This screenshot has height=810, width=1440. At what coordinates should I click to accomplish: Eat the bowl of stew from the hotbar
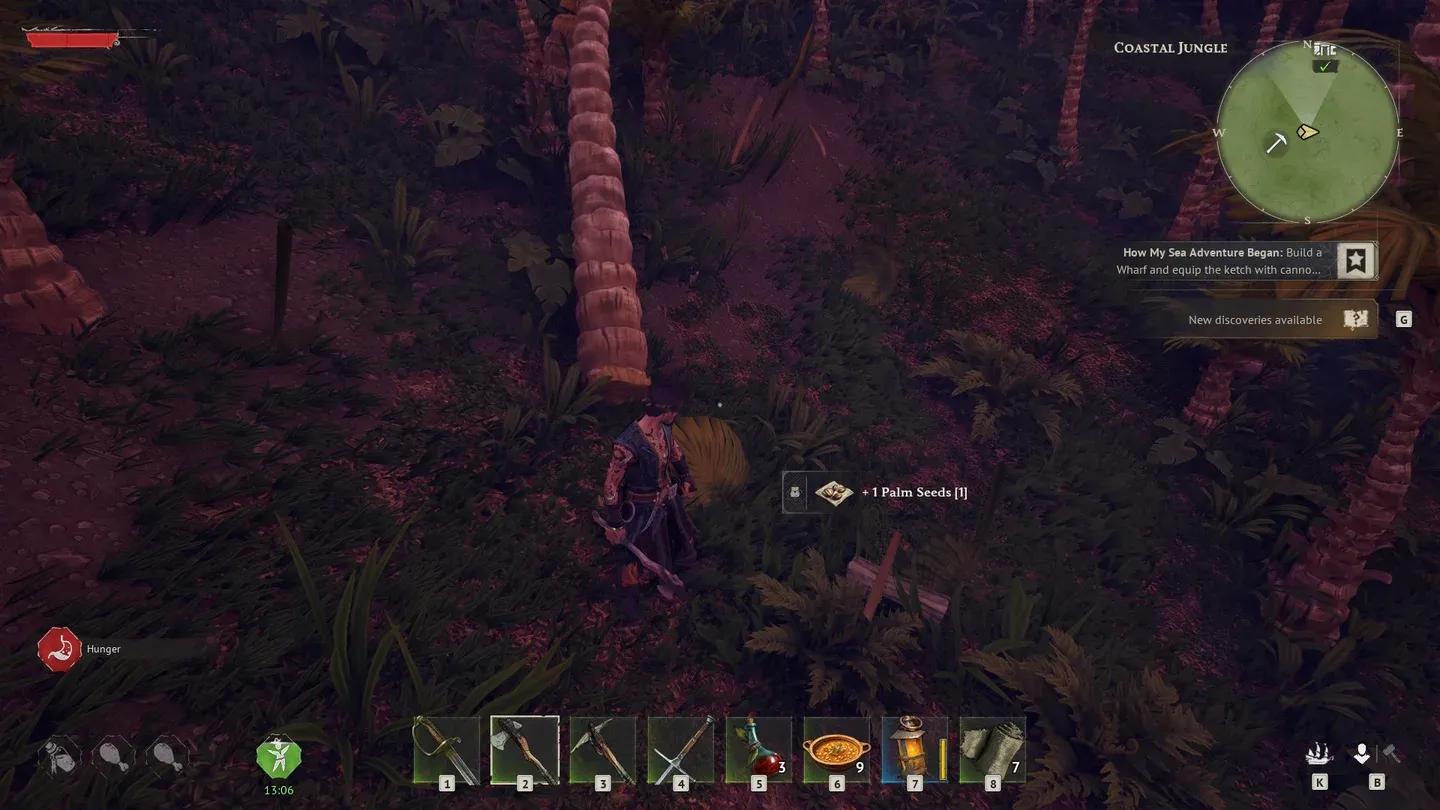836,750
